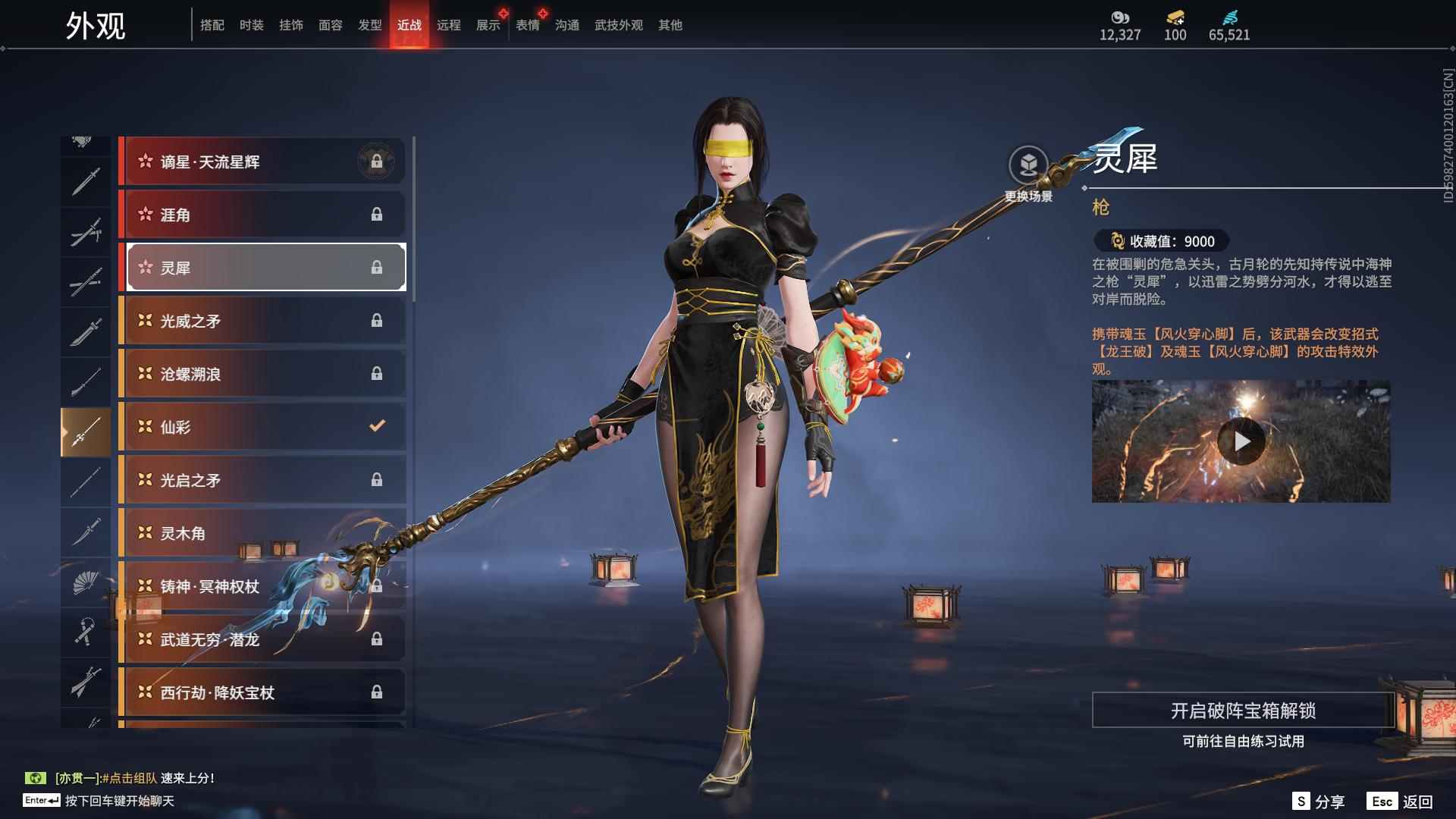1456x819 pixels.
Task: Switch to the 时装 tab
Action: [251, 25]
